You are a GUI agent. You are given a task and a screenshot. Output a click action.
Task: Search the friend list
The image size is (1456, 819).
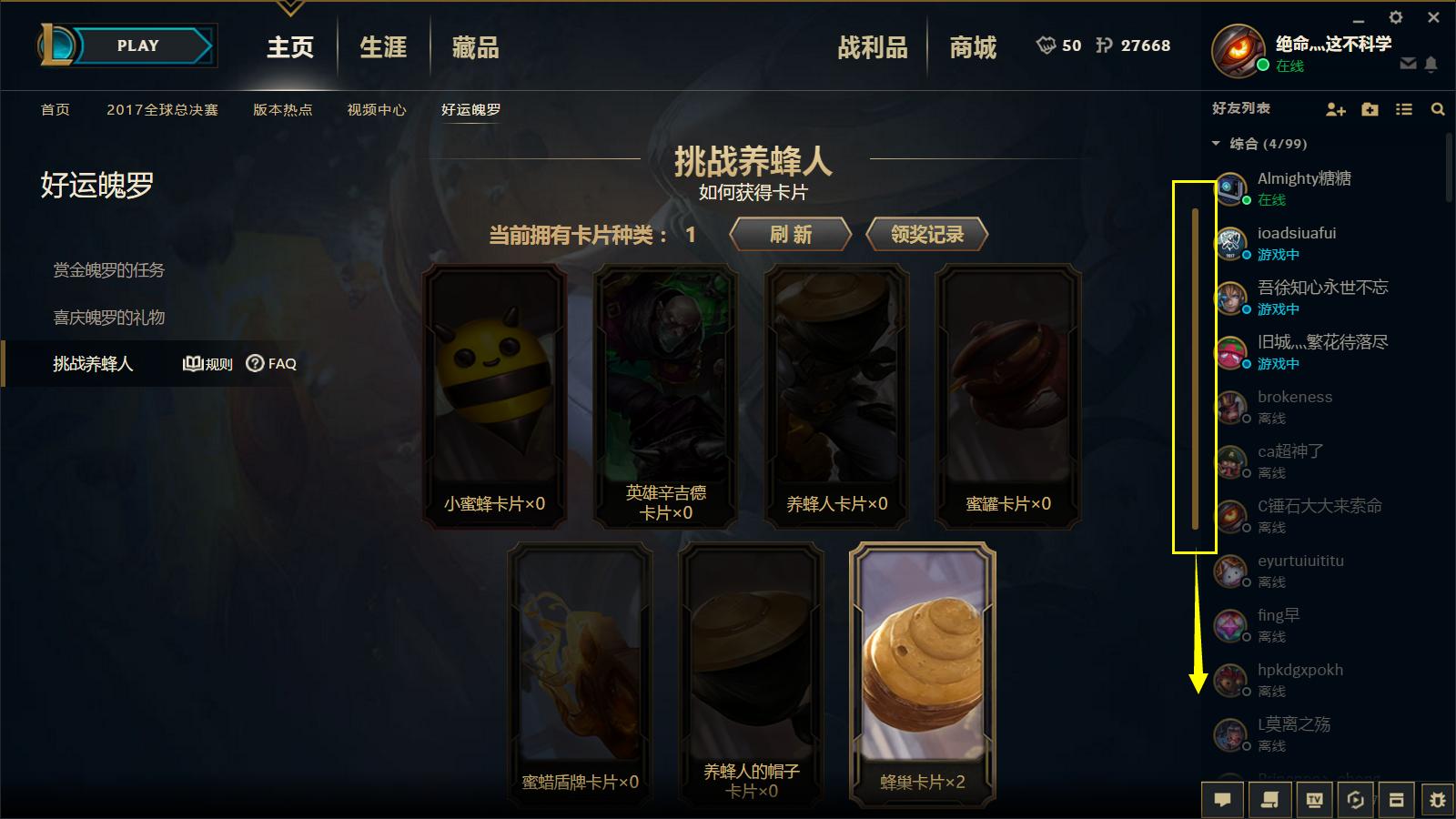click(1438, 109)
